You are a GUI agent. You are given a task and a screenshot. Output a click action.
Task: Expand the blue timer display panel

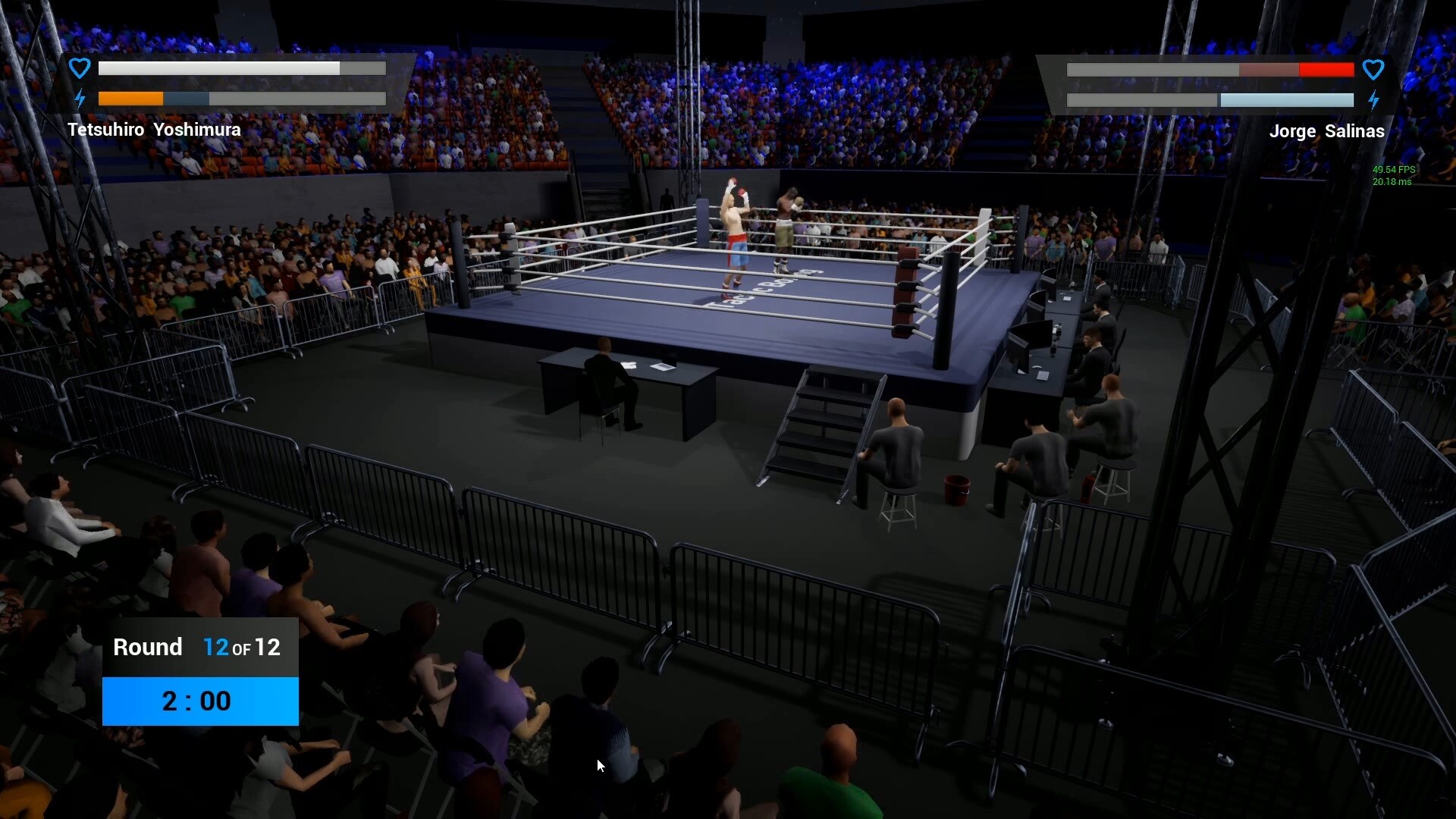(199, 701)
